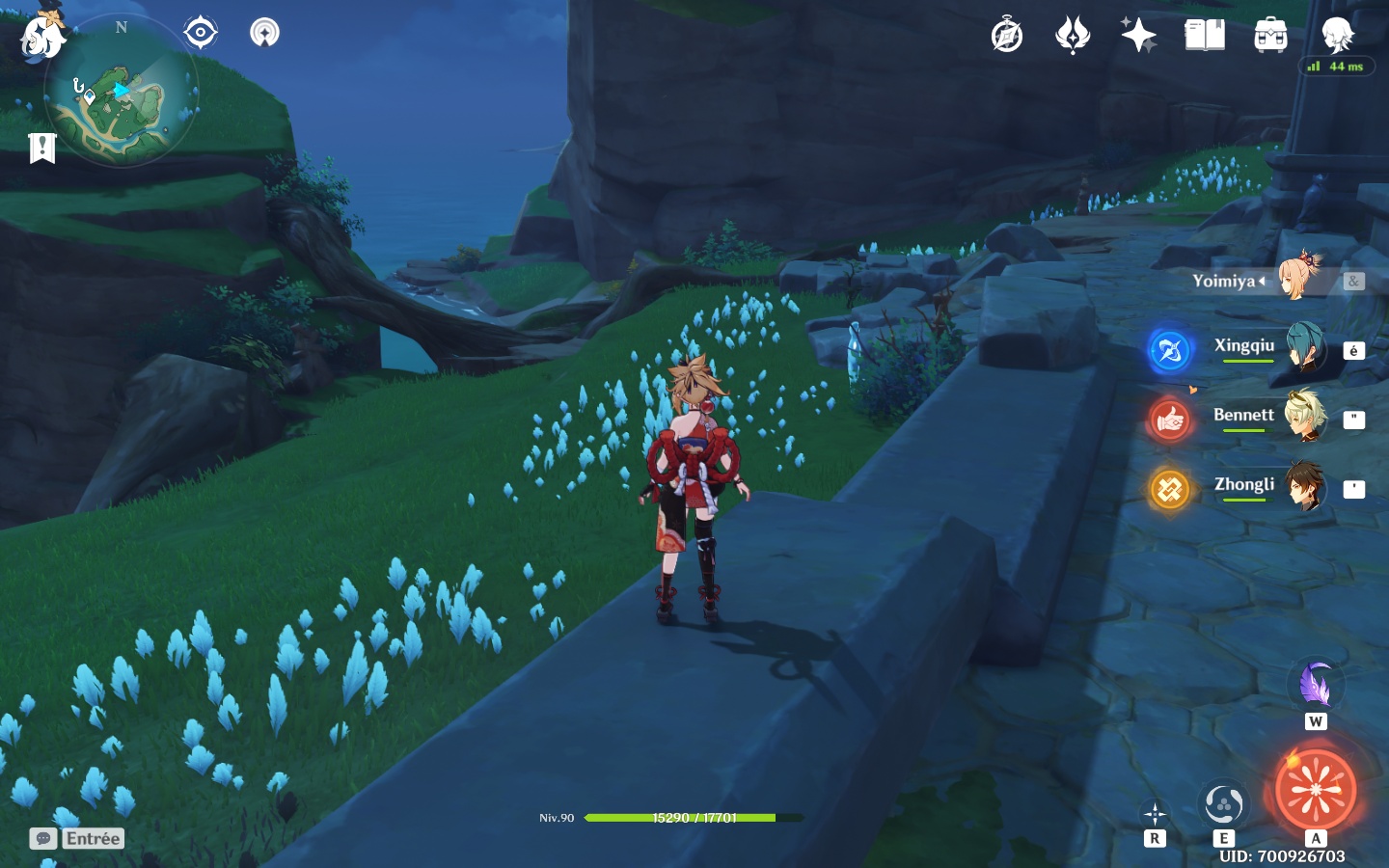The width and height of the screenshot is (1389, 868).
Task: Use the purple feather gadget
Action: [x=1316, y=686]
